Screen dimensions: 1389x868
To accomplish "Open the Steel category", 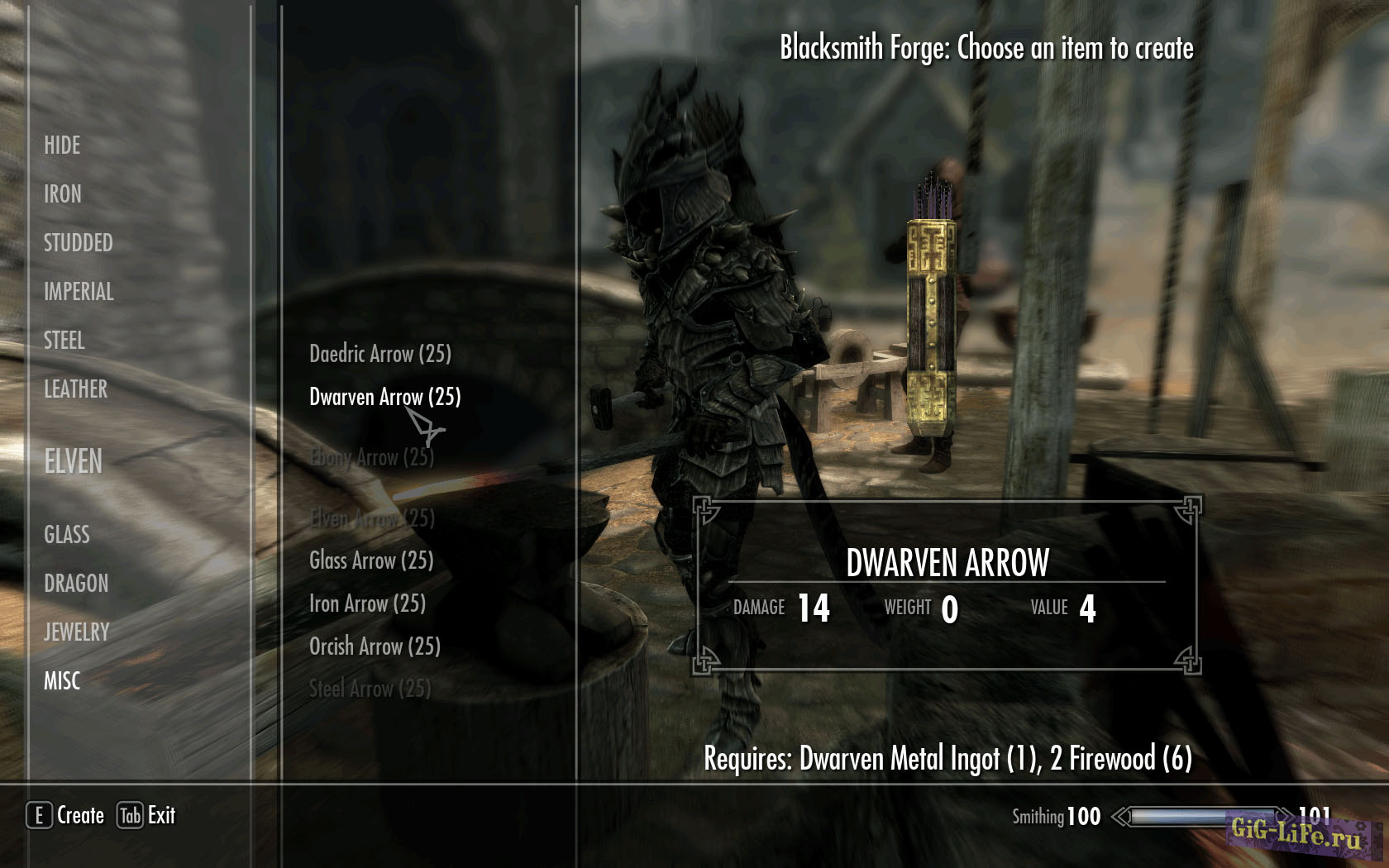I will pos(64,341).
